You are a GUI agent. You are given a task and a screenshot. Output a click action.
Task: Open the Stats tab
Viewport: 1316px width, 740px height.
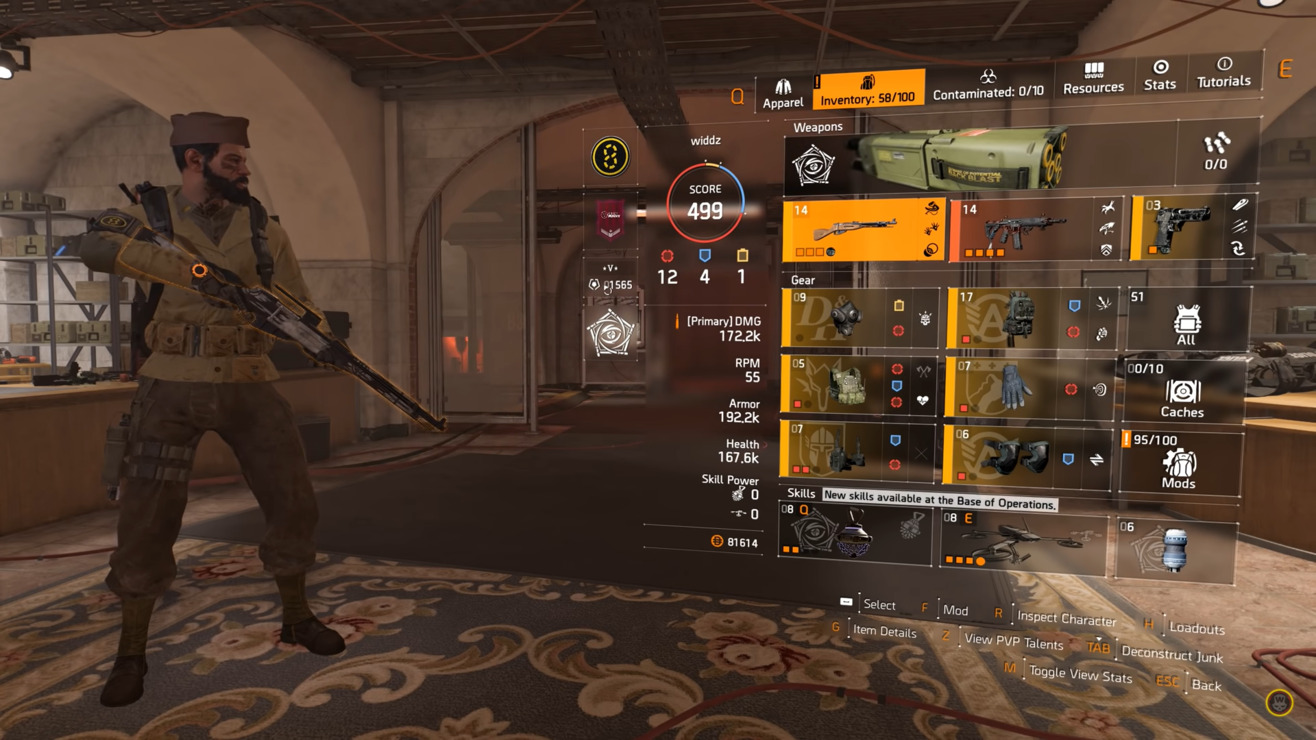click(1159, 76)
